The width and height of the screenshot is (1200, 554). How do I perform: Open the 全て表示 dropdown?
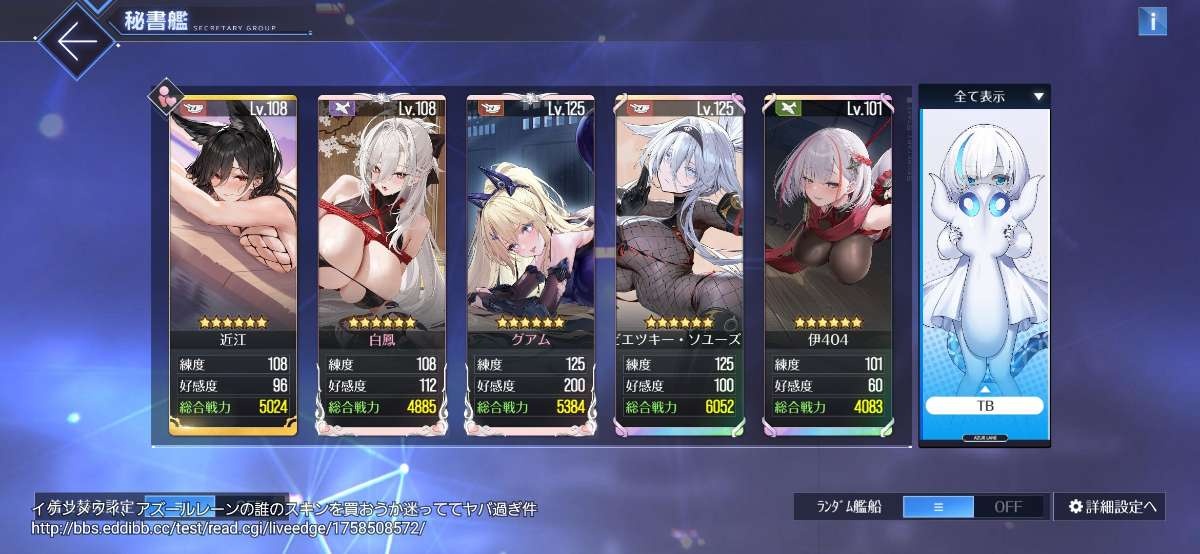[x=985, y=97]
